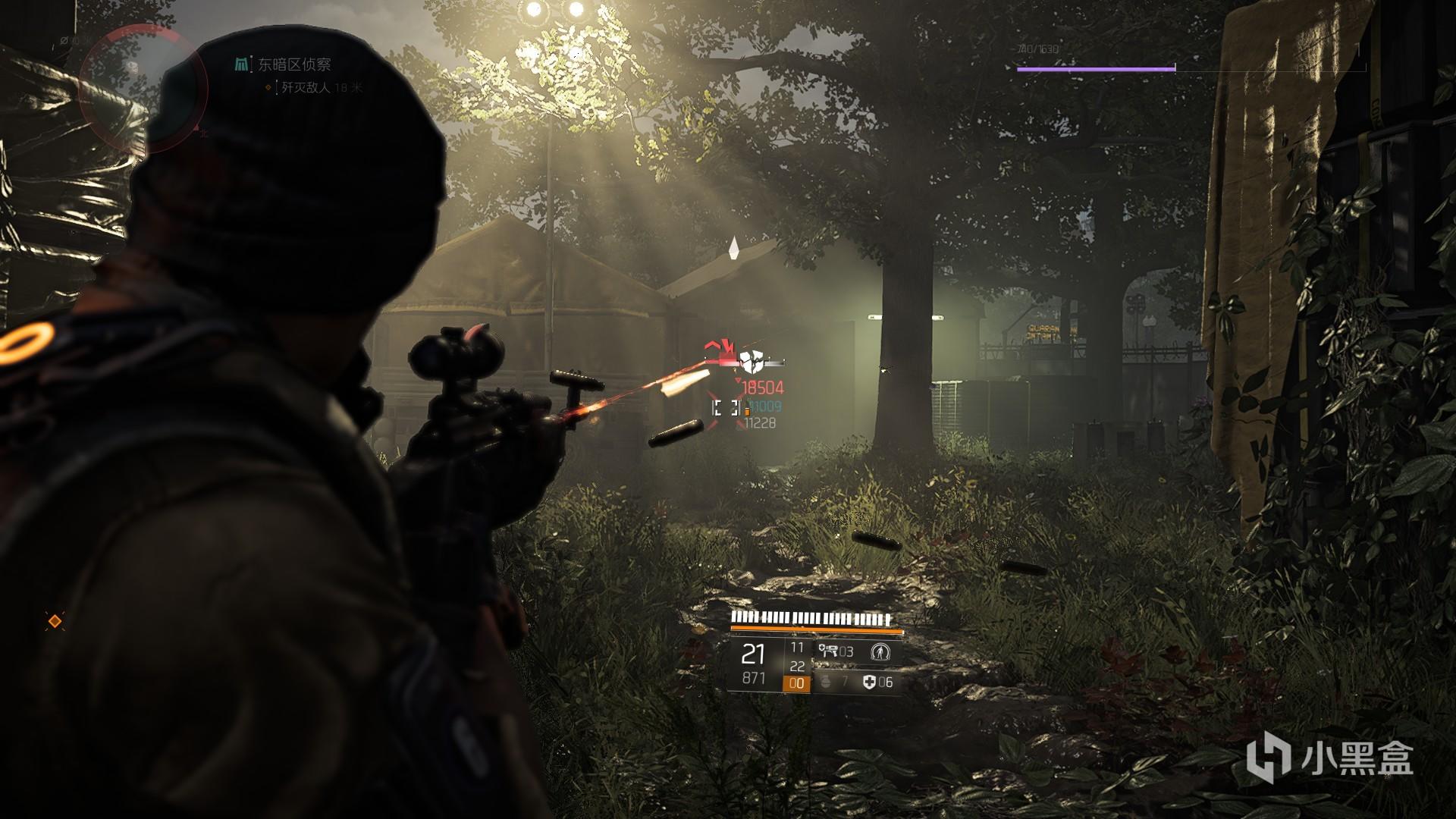Select the 东暗区侦察 mission tracker

click(x=293, y=65)
